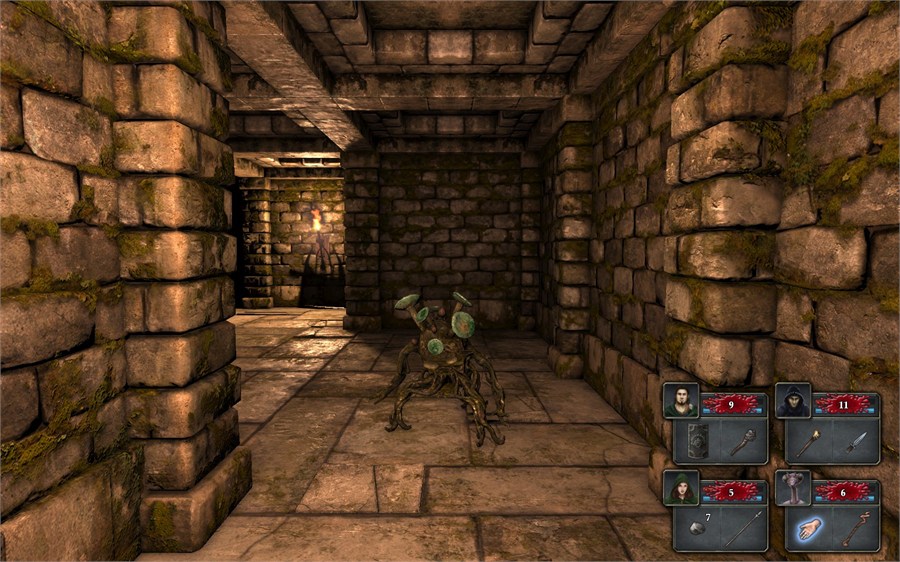Open the insectoid mage's portrait
This screenshot has height=562, width=900.
792,487
